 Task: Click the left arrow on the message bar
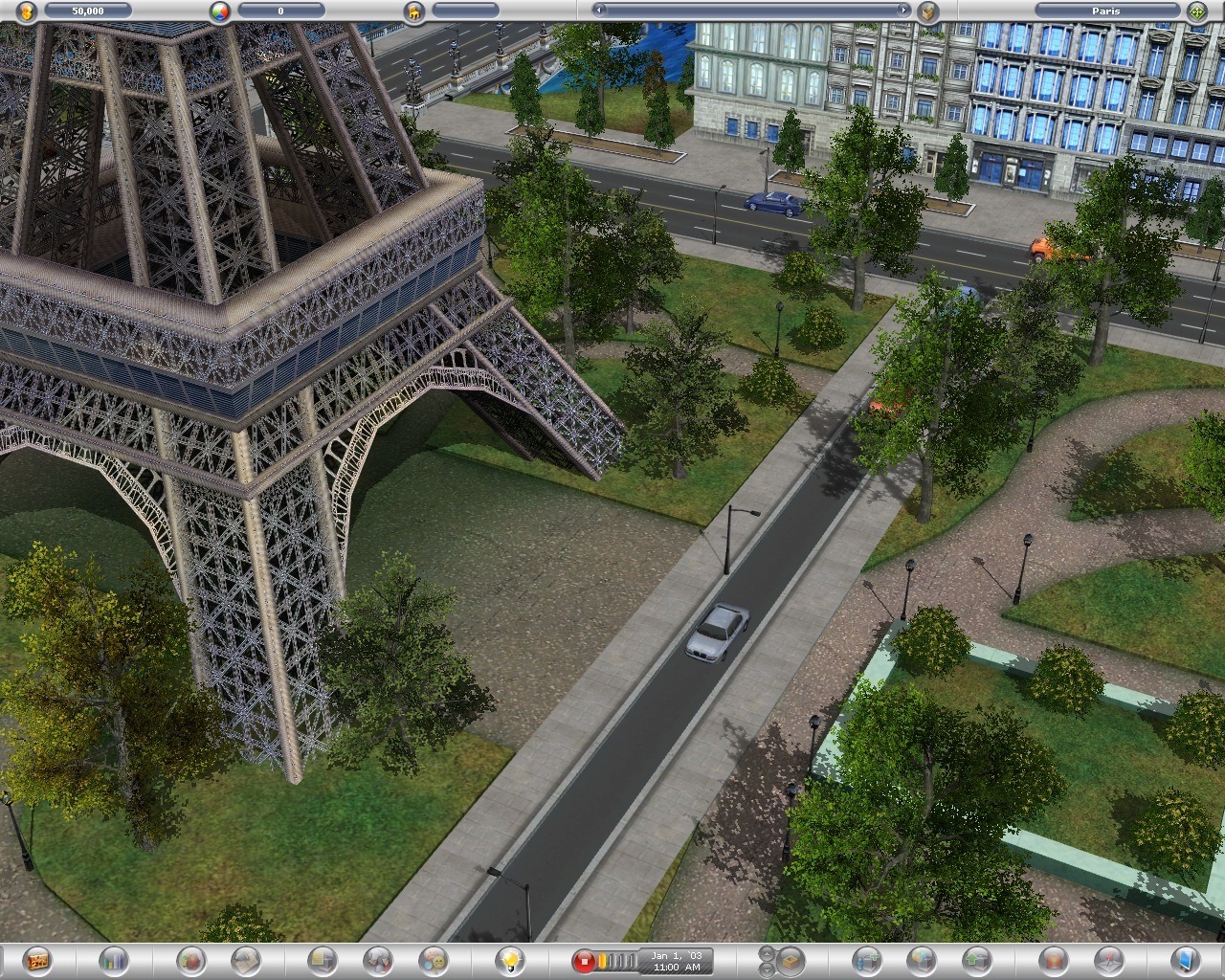point(600,11)
